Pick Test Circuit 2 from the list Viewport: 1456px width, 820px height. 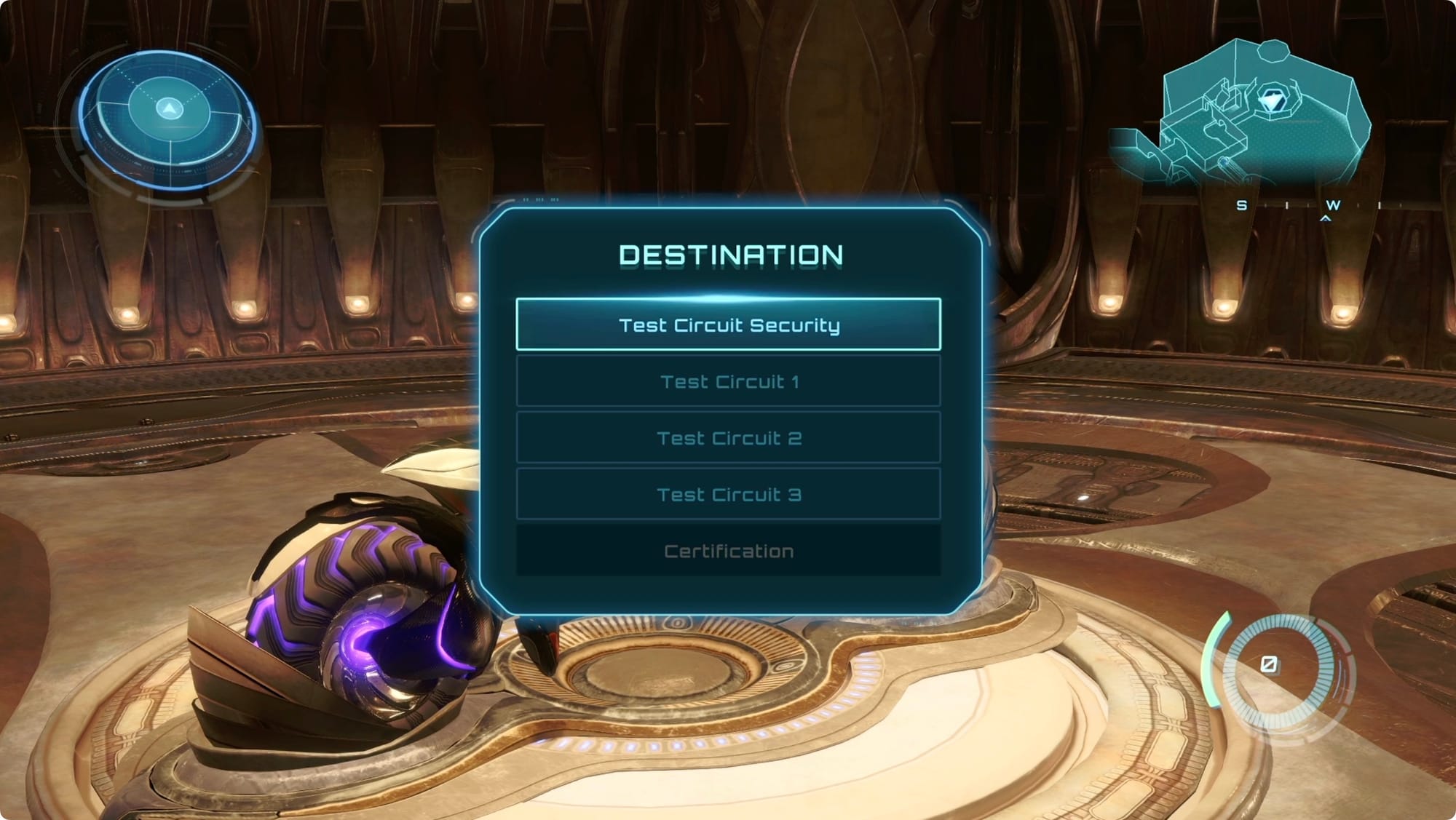coord(728,438)
